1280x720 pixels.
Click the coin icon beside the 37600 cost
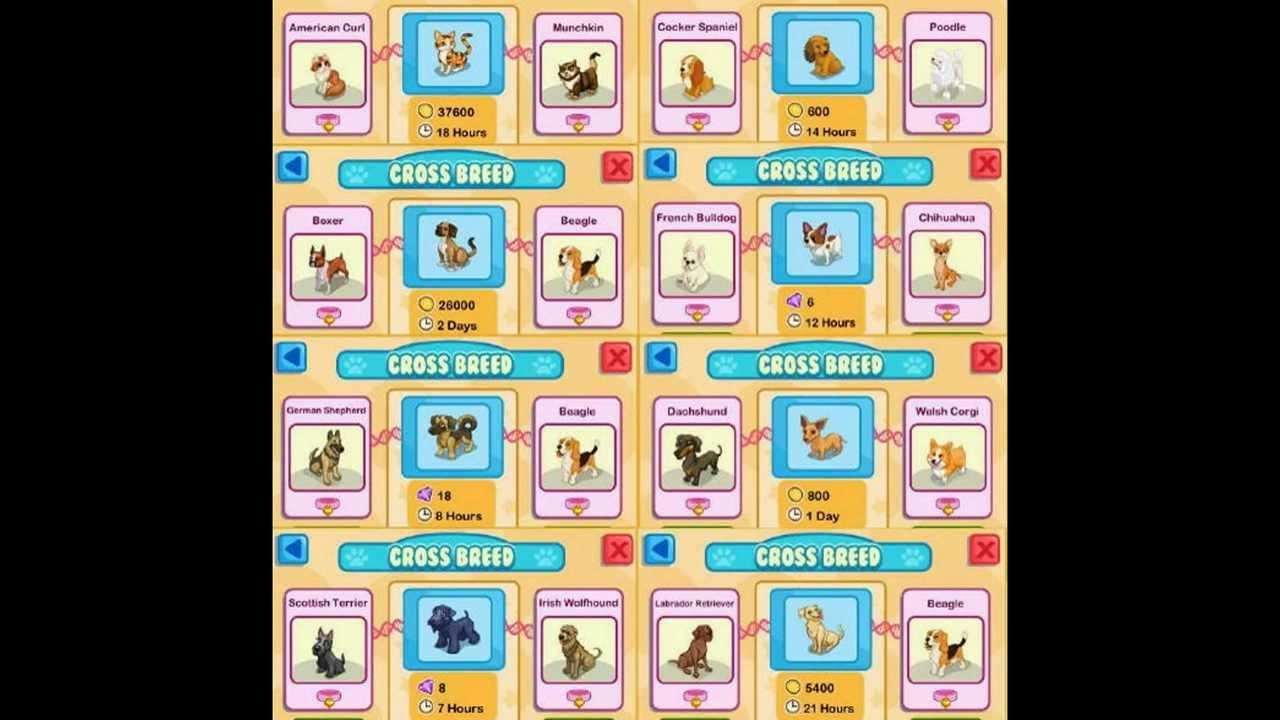pos(425,112)
